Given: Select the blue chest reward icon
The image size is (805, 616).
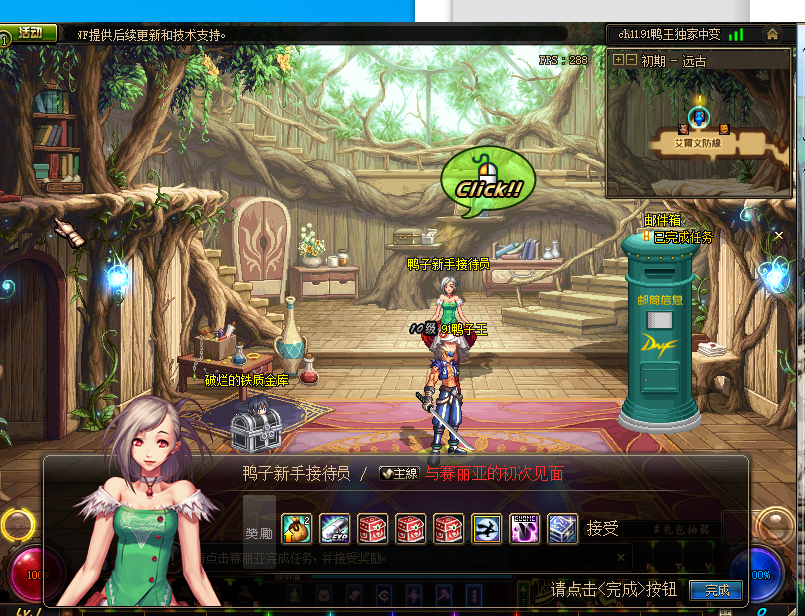Looking at the screenshot, I should pyautogui.click(x=562, y=527).
